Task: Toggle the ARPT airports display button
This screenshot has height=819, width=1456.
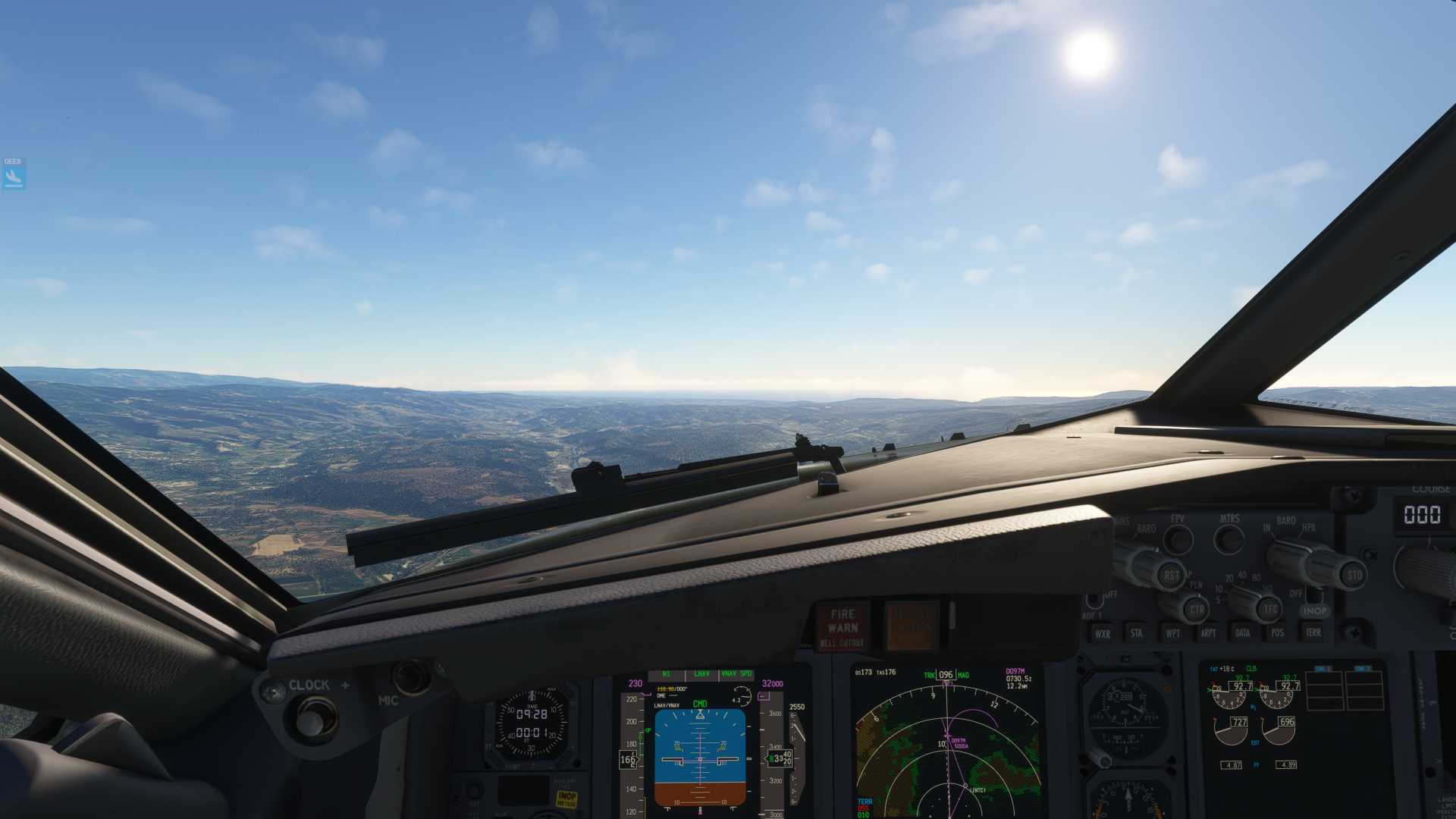Action: [x=1208, y=632]
